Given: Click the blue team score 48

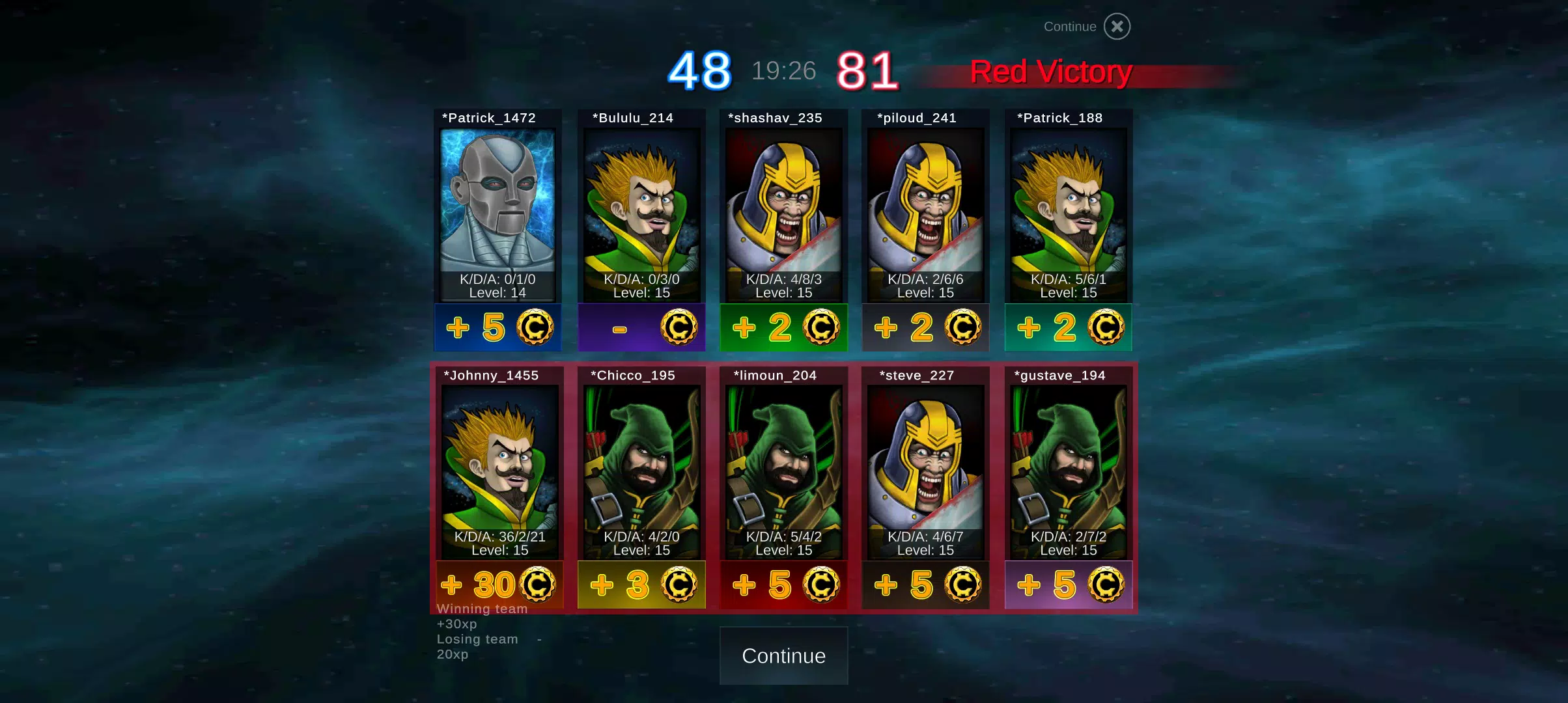Looking at the screenshot, I should coord(701,70).
